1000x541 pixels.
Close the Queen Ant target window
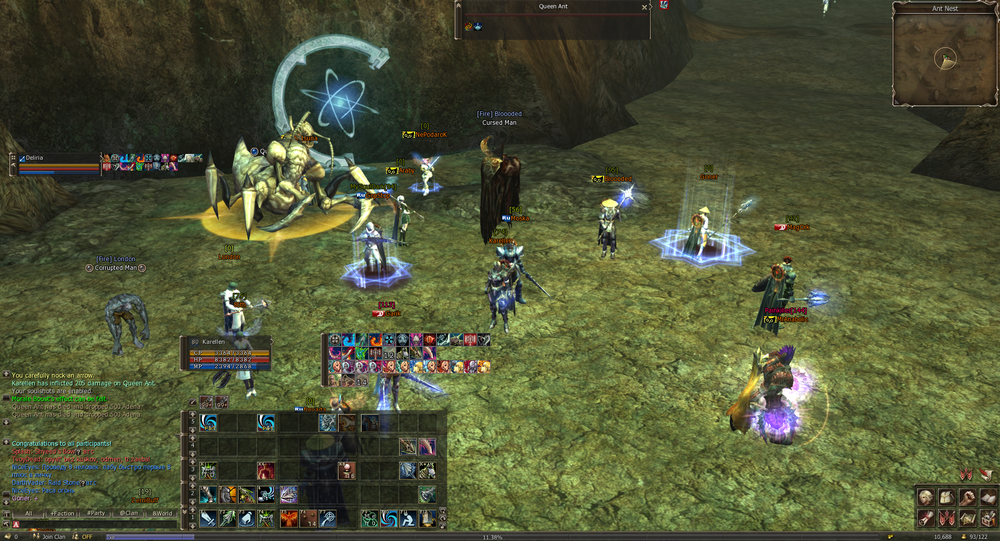(x=644, y=7)
